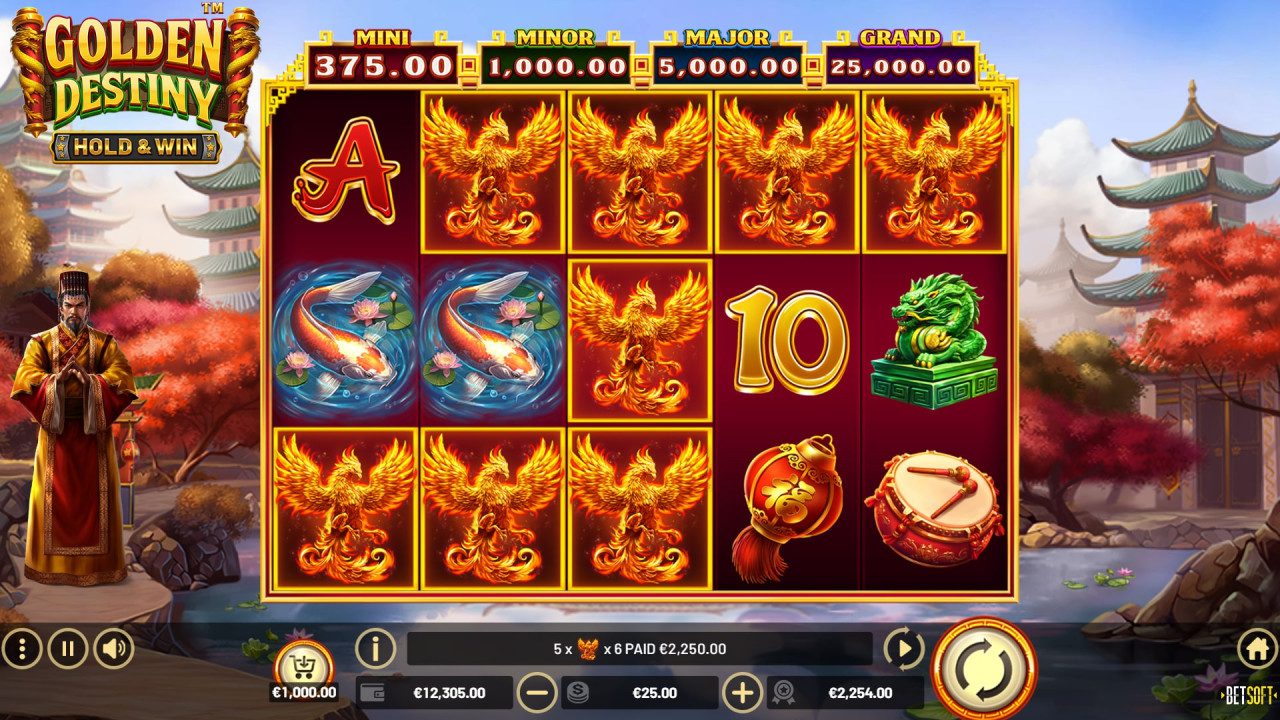Image resolution: width=1280 pixels, height=720 pixels.
Task: Click the medal icon next to winnings
Action: pyautogui.click(x=786, y=692)
